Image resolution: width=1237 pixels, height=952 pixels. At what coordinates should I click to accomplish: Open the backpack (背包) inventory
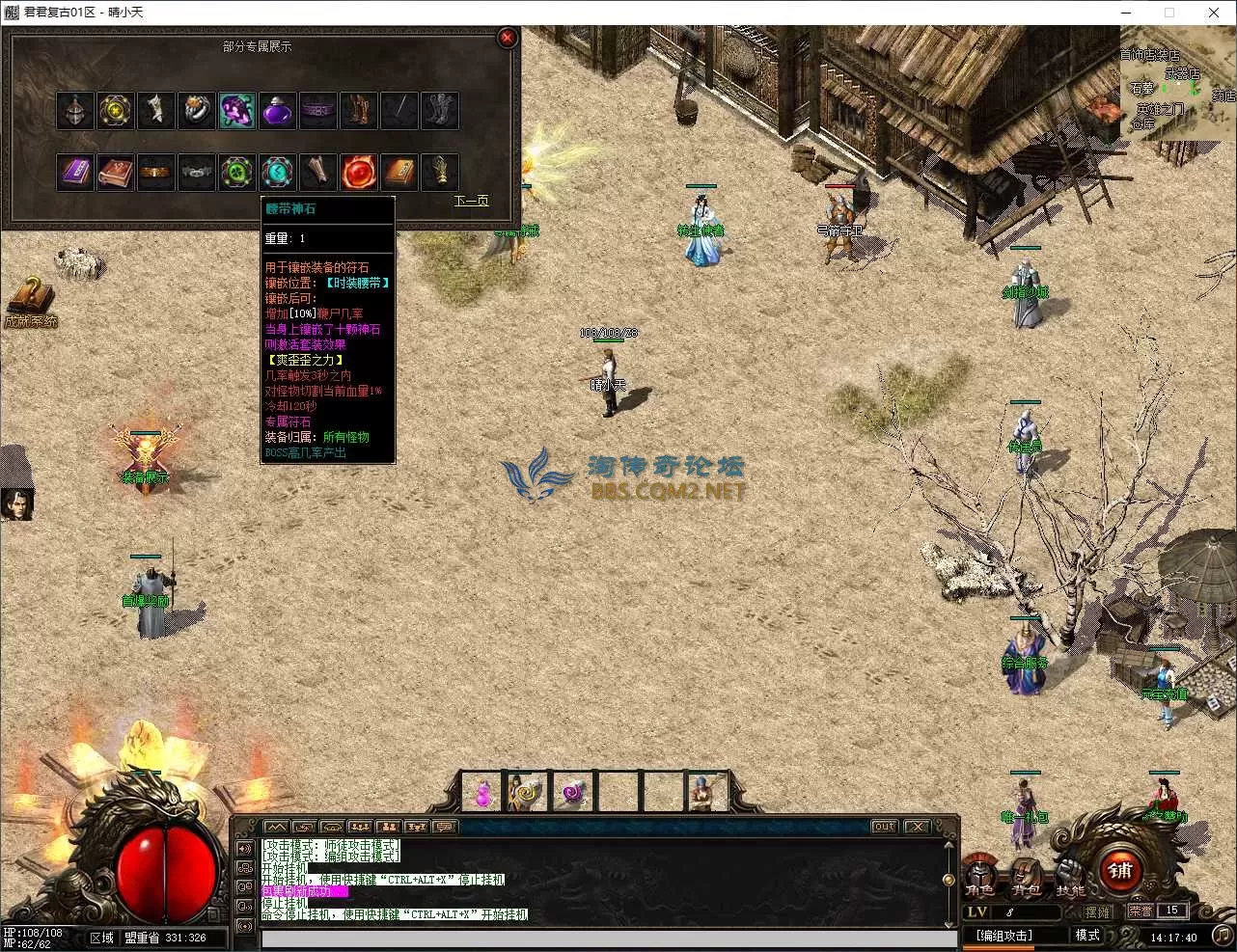(x=1026, y=877)
